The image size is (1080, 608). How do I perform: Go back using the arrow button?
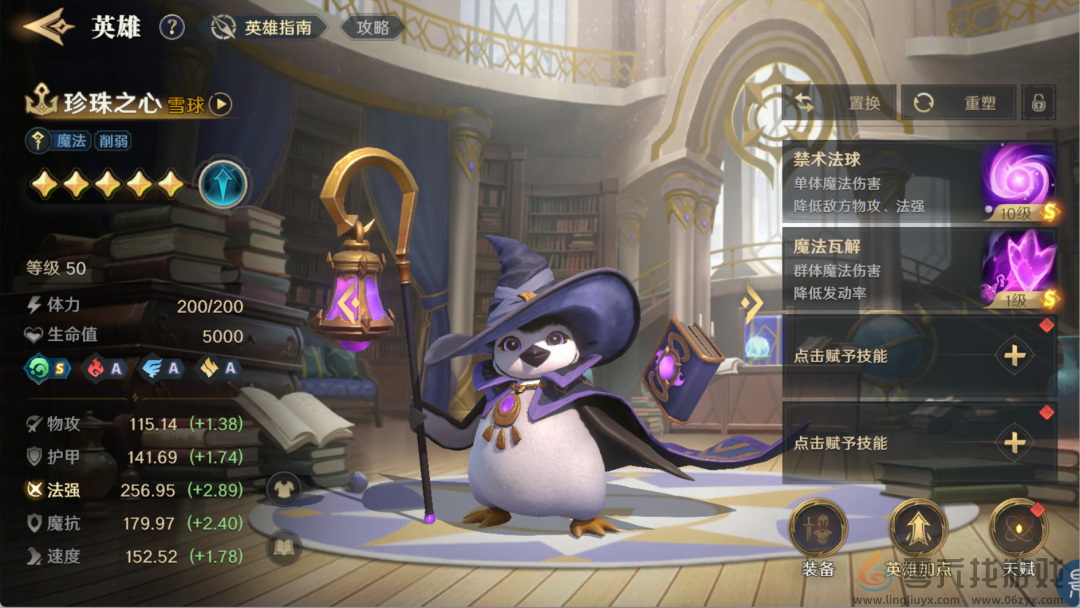[48, 27]
